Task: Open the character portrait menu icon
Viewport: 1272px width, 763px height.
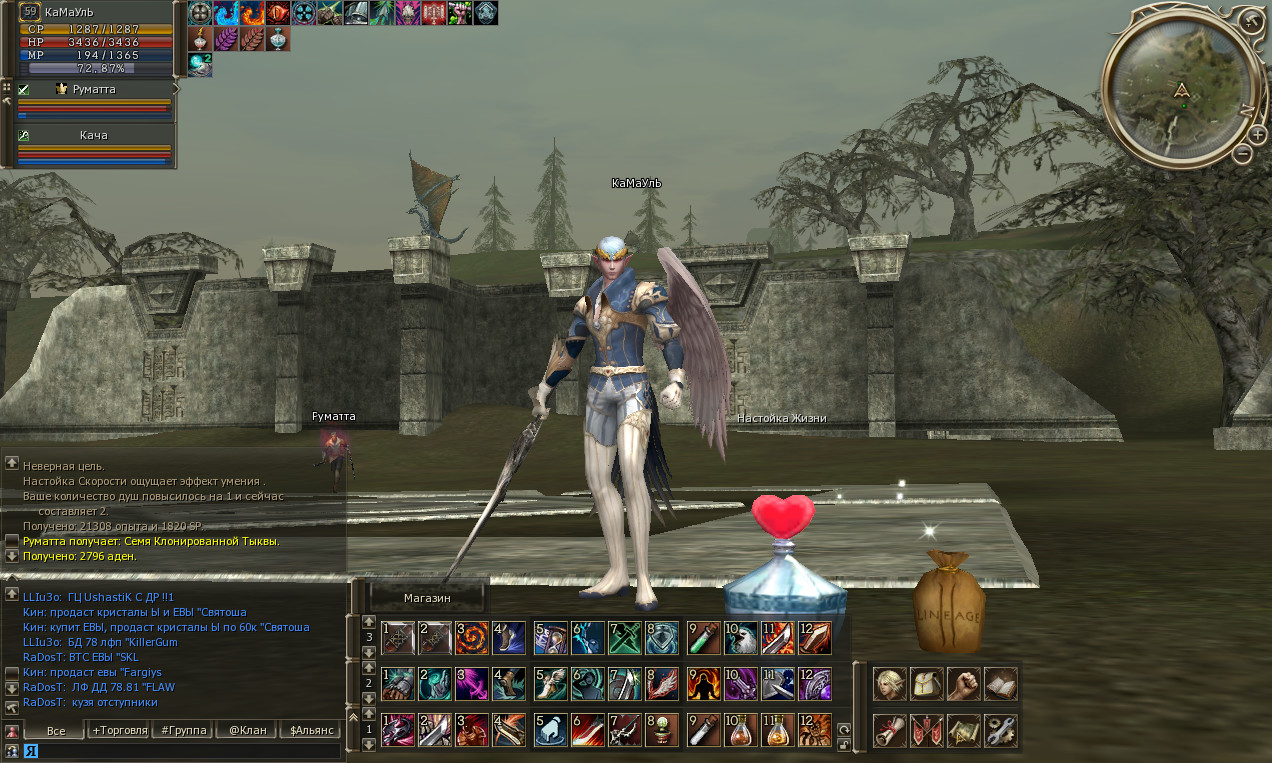Action: pos(889,683)
